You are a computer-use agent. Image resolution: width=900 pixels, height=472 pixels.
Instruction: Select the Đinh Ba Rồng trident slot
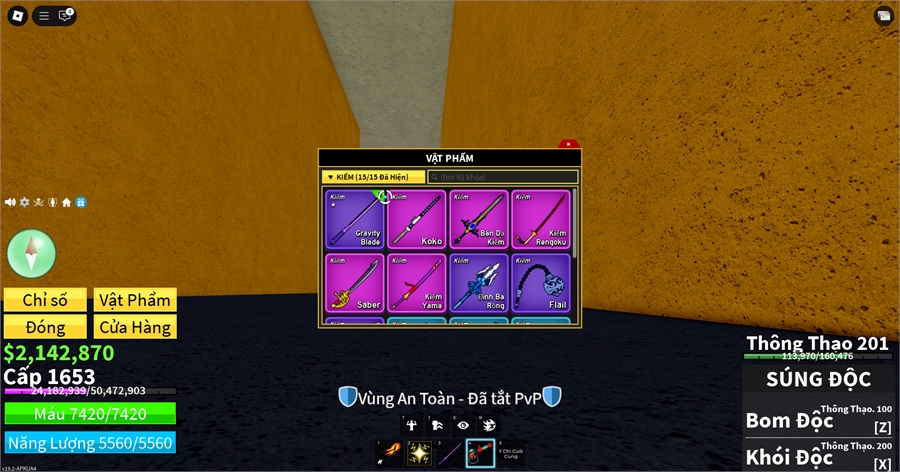pyautogui.click(x=479, y=283)
